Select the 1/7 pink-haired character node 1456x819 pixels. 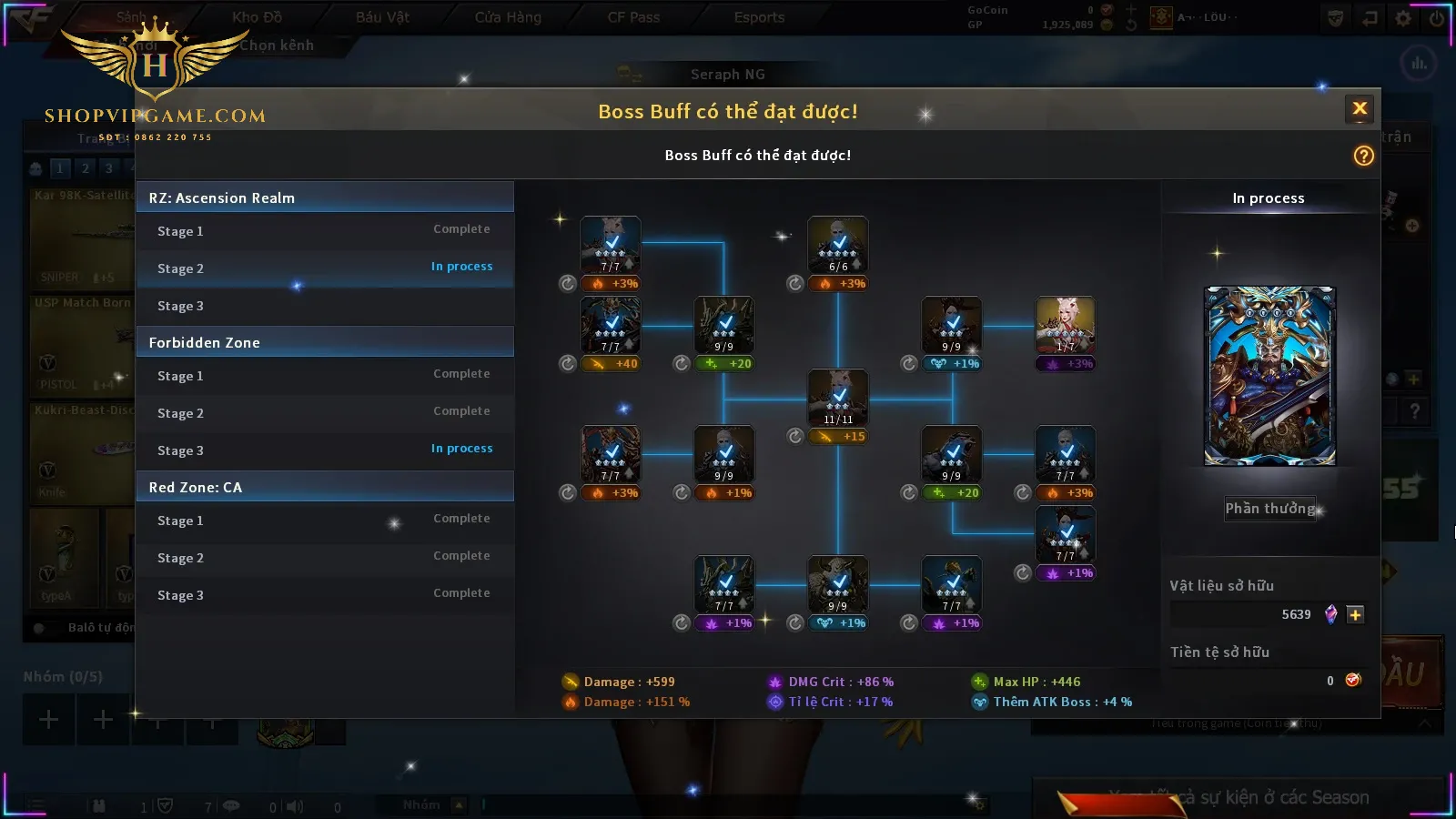(1066, 325)
